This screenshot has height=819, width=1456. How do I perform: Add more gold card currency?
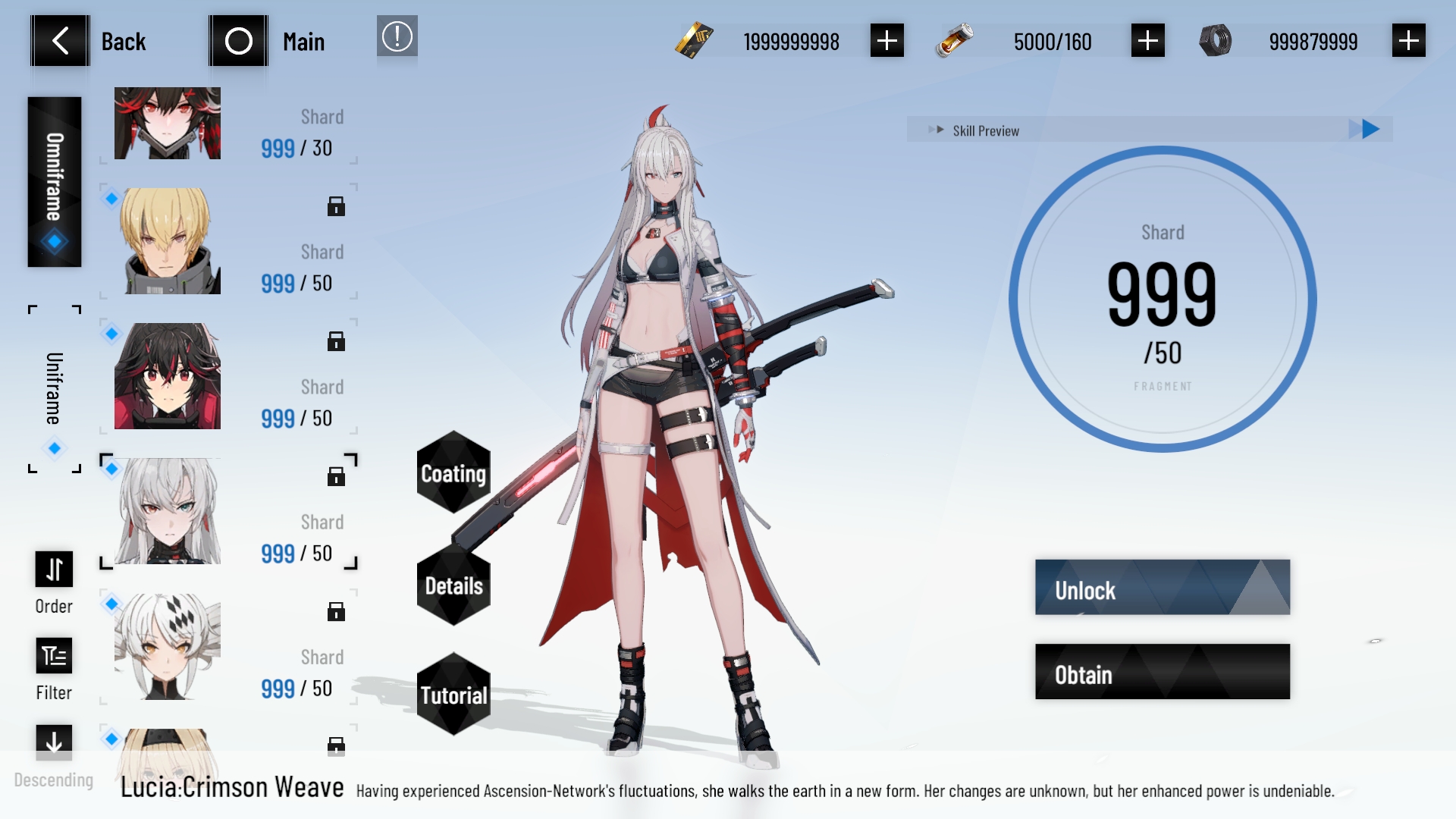tap(886, 41)
